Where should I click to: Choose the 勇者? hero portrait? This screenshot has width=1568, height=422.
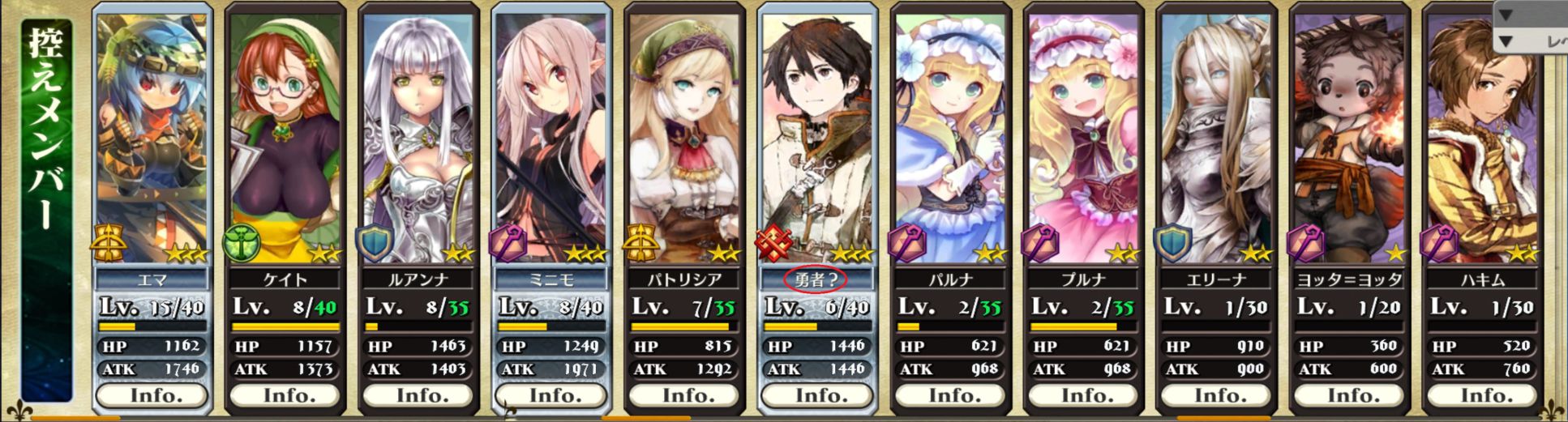[817, 138]
